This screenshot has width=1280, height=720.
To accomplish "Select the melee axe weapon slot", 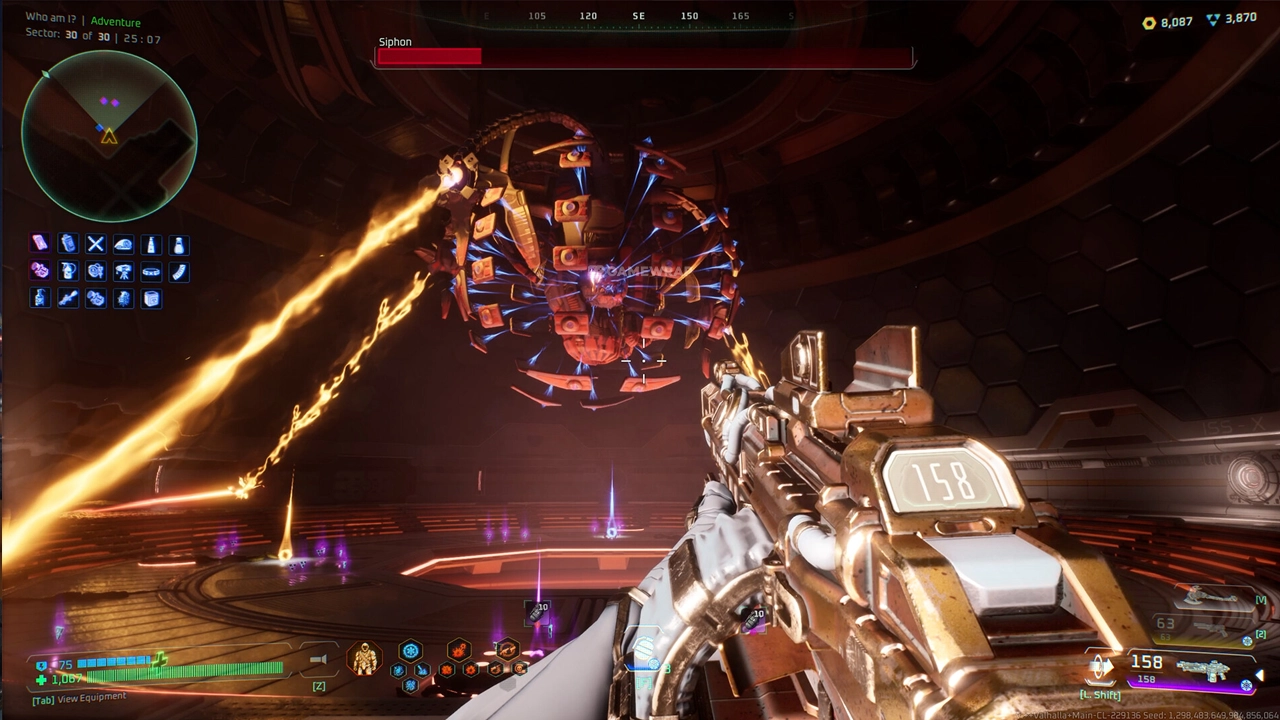I will (1210, 597).
